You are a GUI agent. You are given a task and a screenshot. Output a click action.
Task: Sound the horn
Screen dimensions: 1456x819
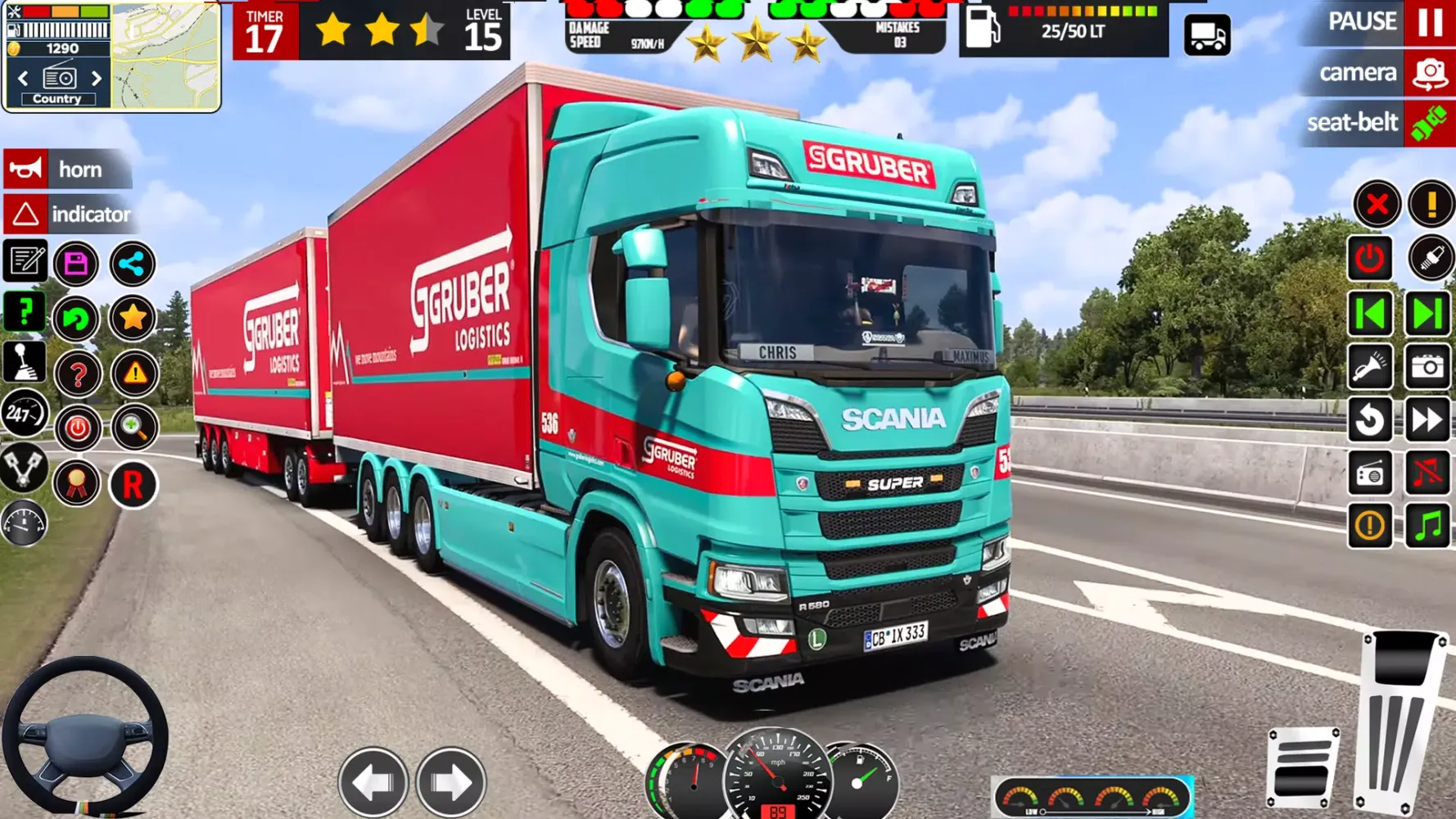coord(67,170)
